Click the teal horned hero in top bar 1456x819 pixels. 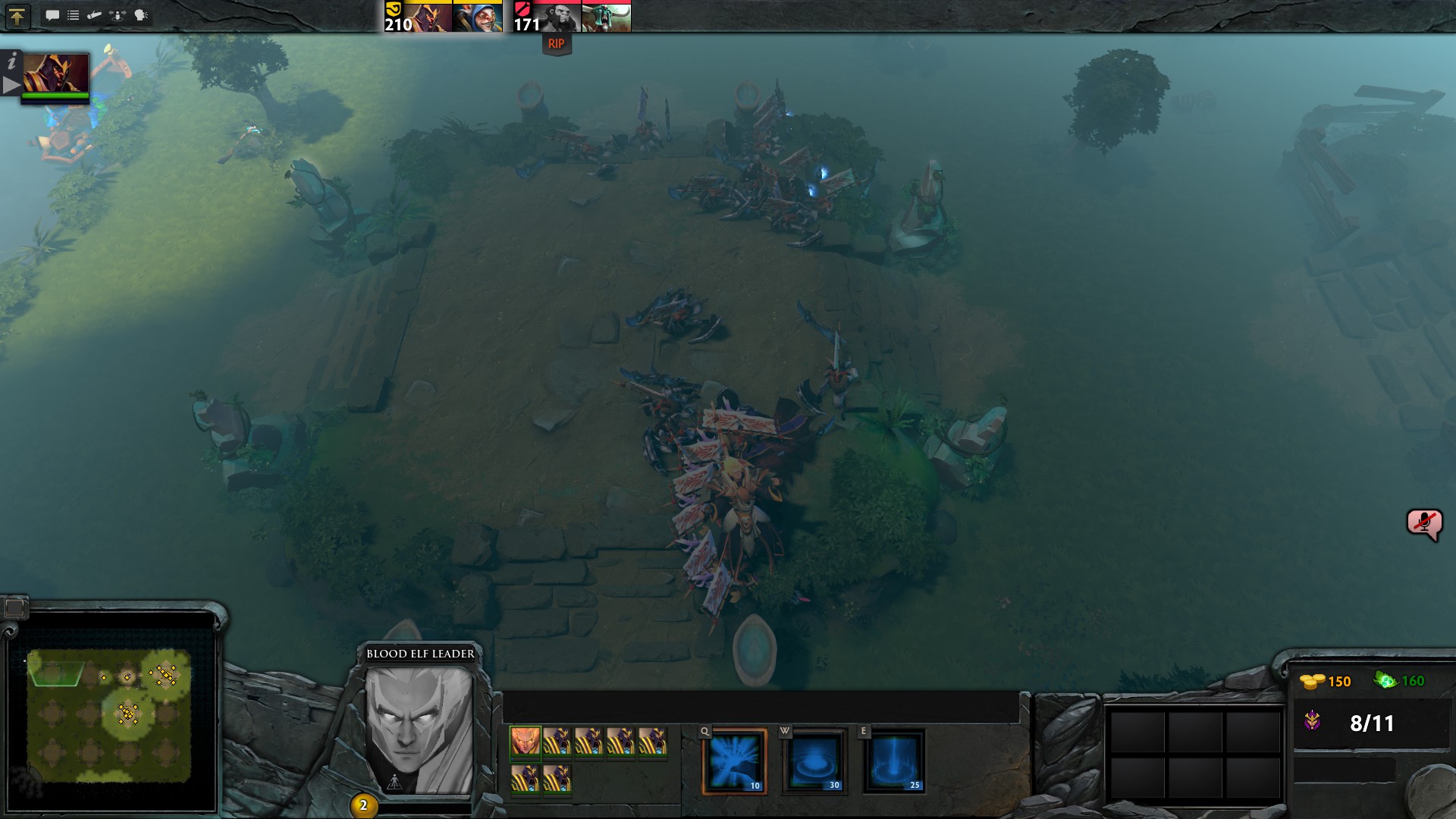[x=606, y=17]
